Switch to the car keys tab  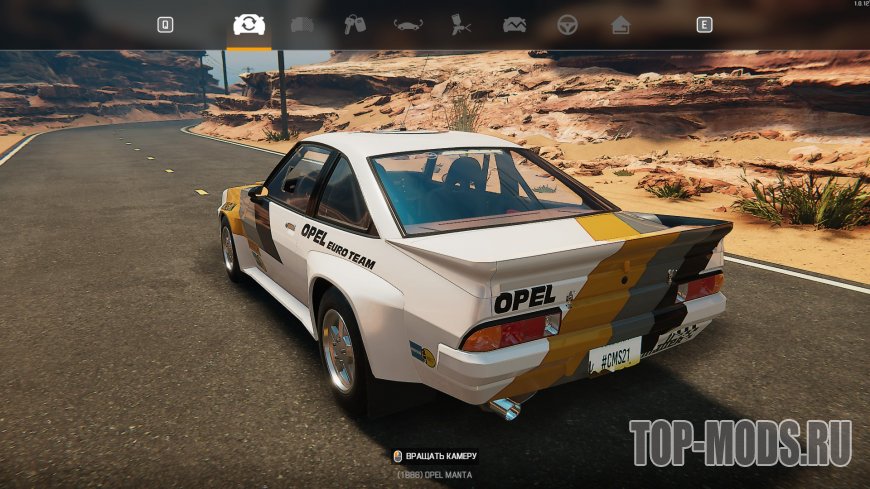pos(355,25)
